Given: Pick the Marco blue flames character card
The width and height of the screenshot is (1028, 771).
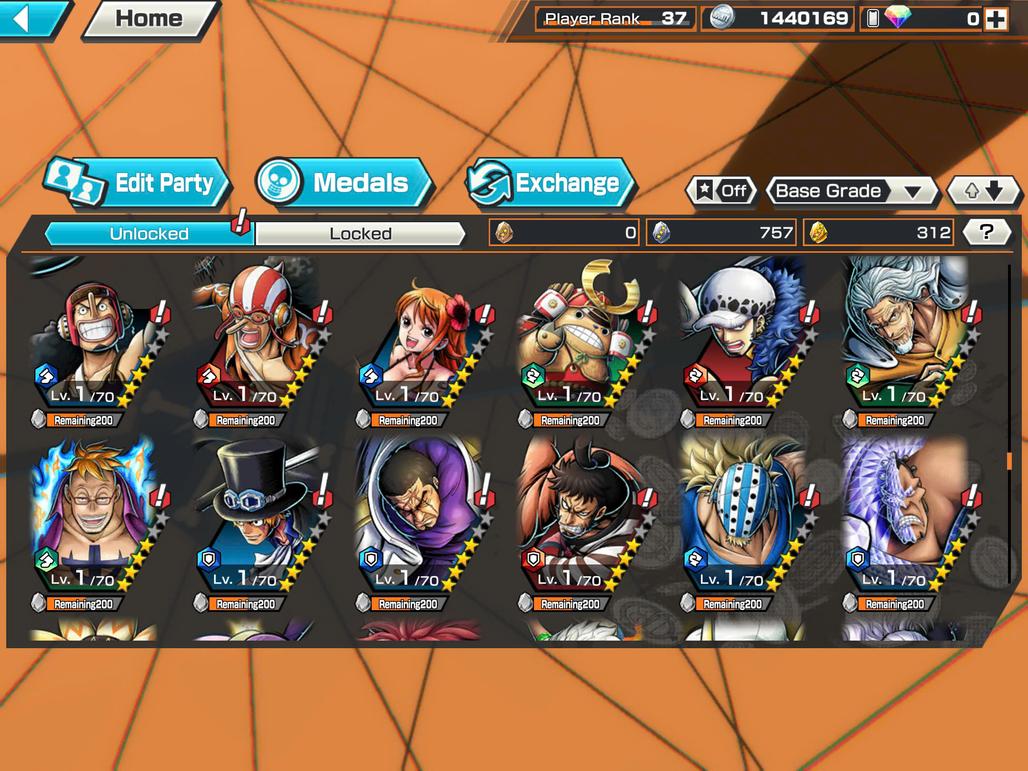Looking at the screenshot, I should 94,522.
